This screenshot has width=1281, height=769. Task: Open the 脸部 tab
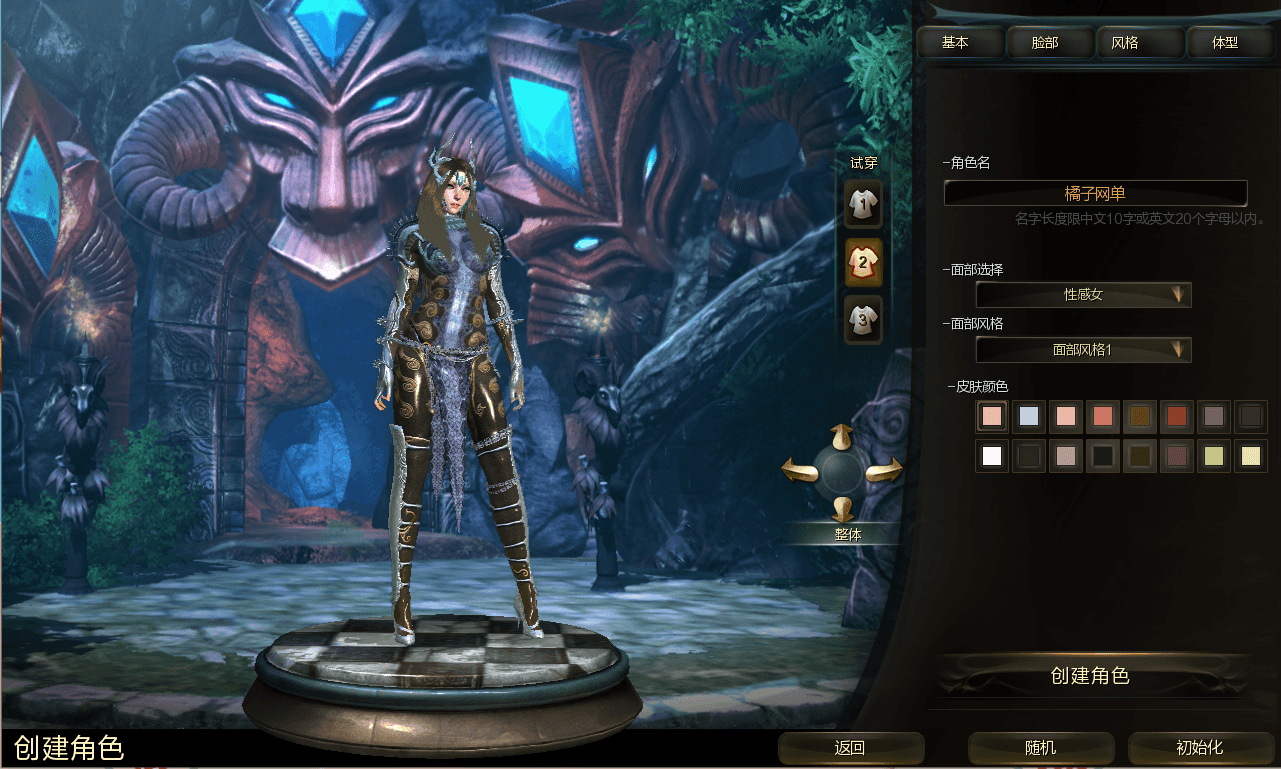1045,43
